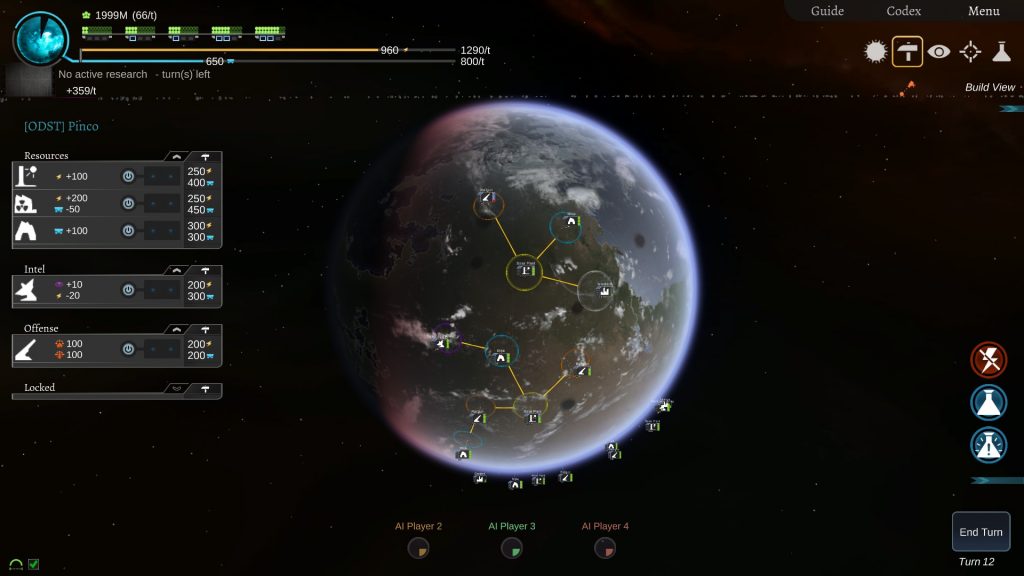The image size is (1024, 576).
Task: Click the red no-power alert icon
Action: tap(989, 360)
